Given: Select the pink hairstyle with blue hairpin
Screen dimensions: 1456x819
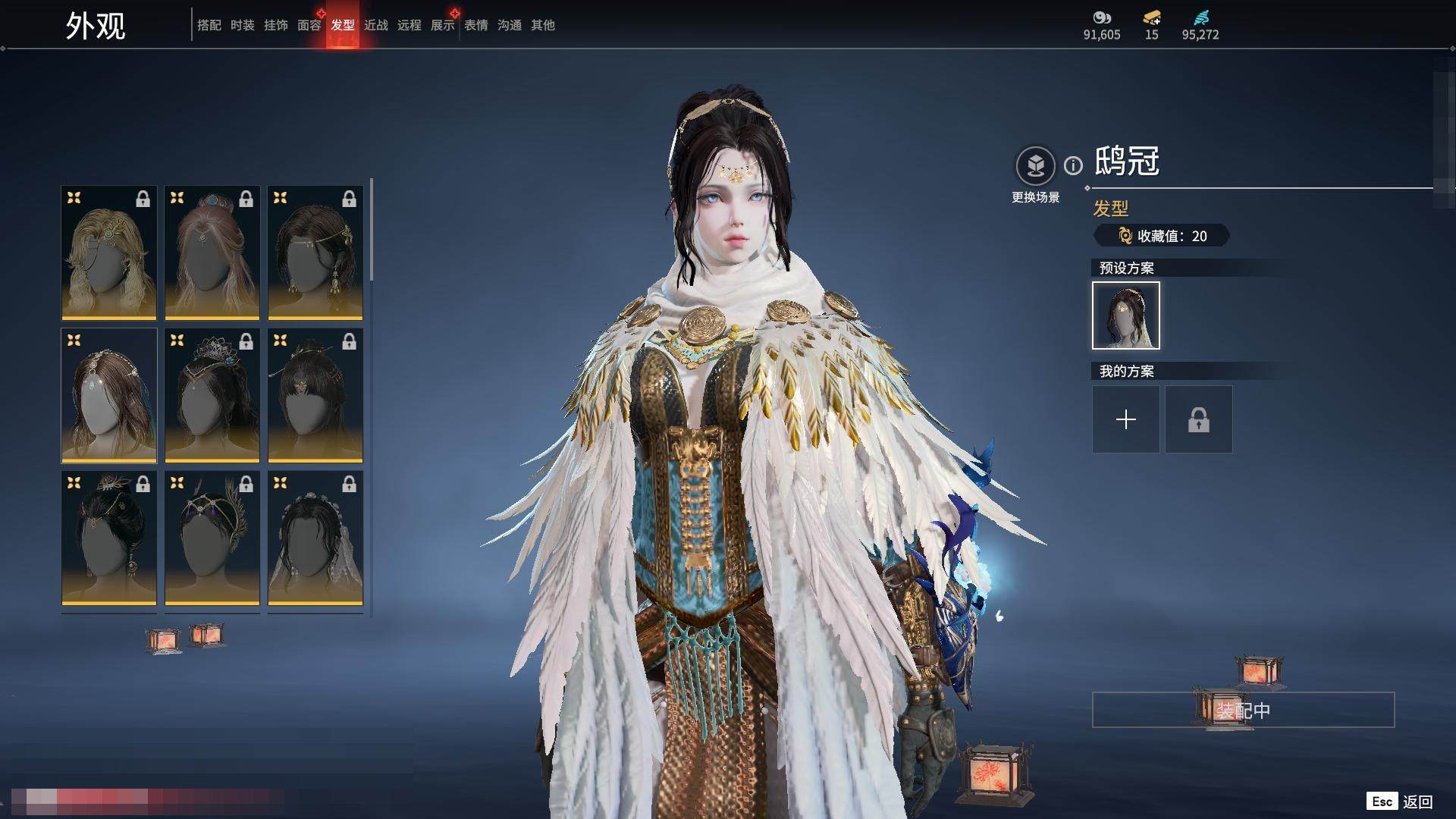Looking at the screenshot, I should coord(212,253).
